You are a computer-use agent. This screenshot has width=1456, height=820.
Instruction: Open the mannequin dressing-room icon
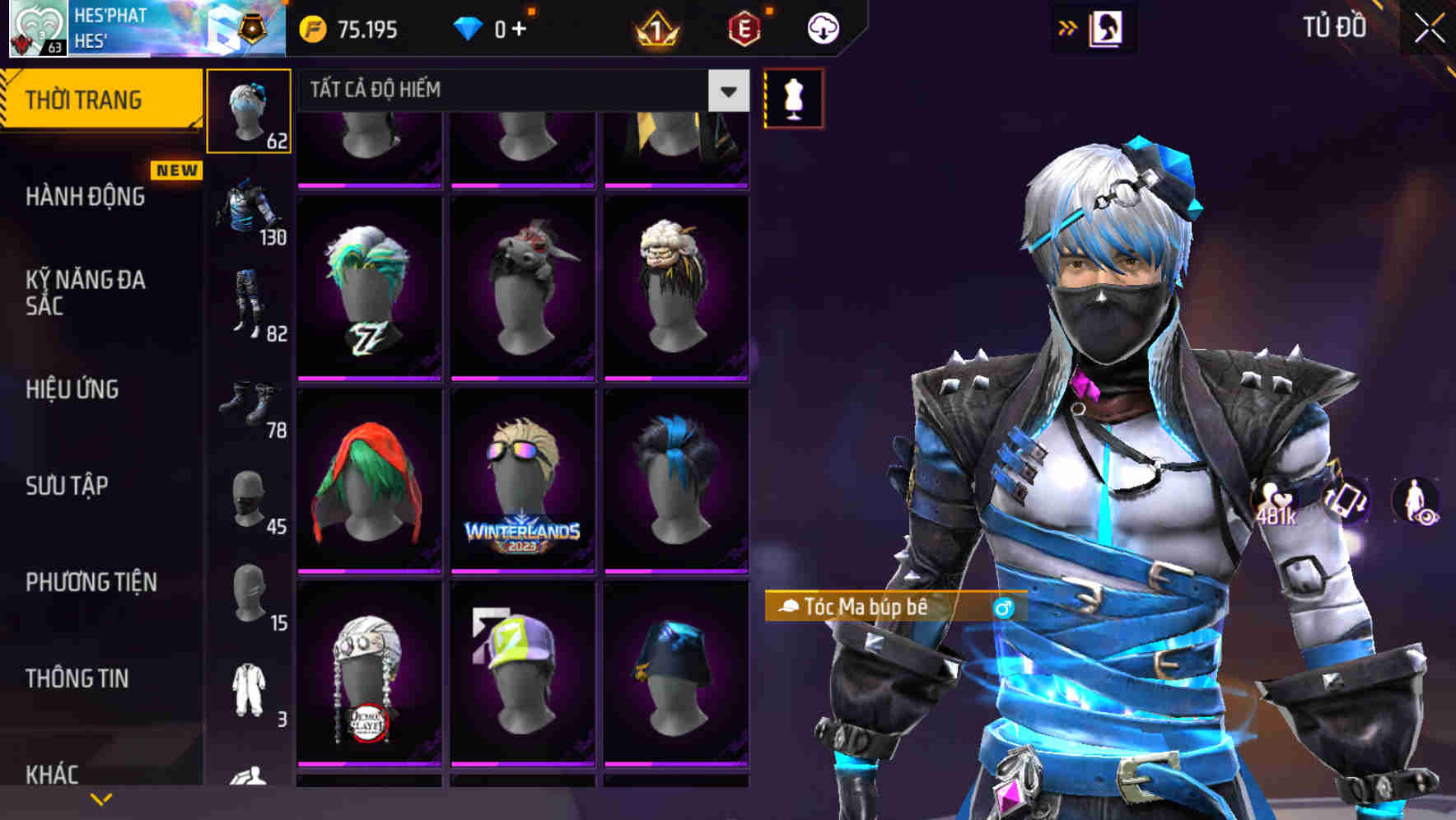pyautogui.click(x=793, y=96)
